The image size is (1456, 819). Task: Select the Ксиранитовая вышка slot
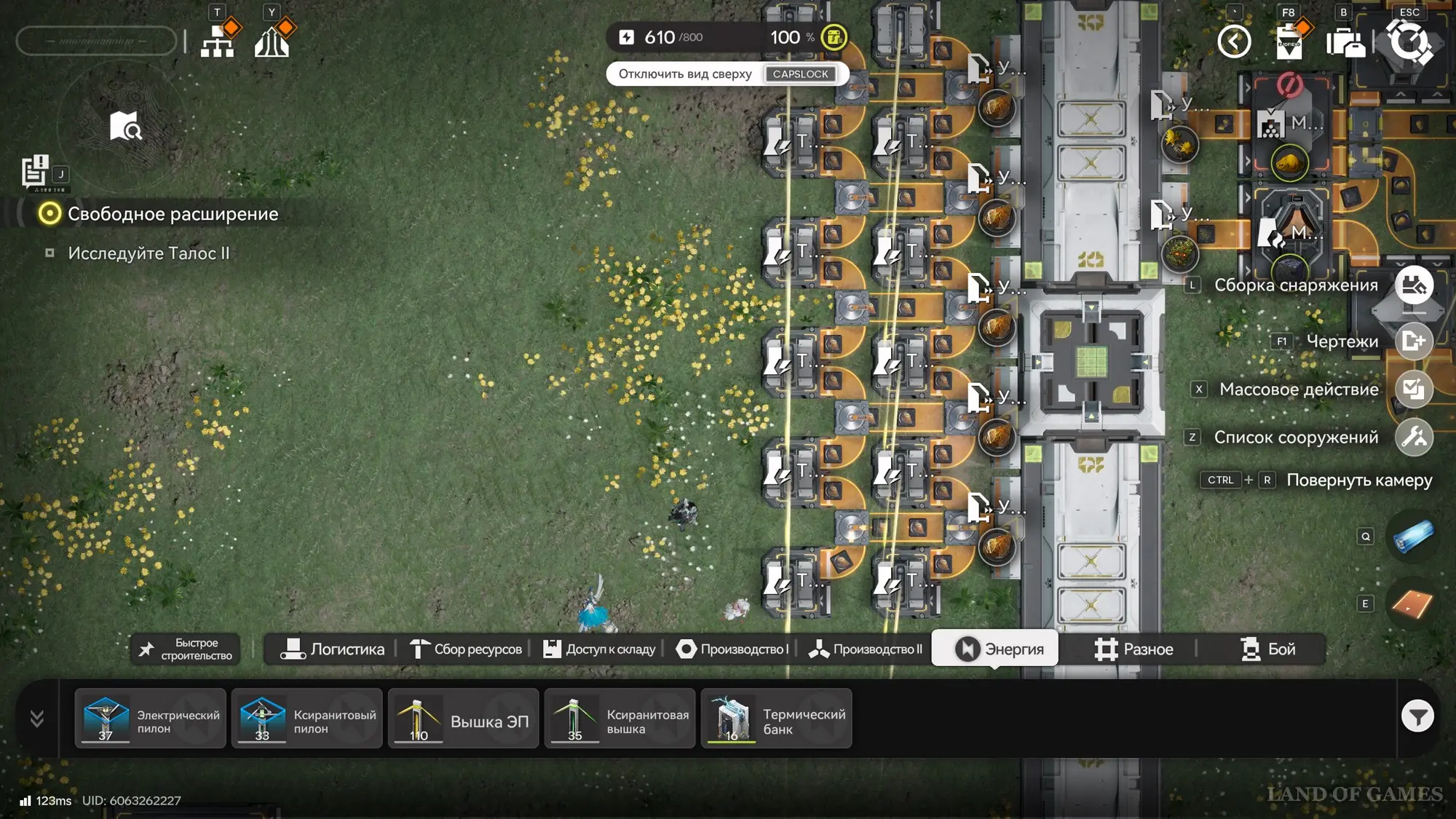point(620,719)
